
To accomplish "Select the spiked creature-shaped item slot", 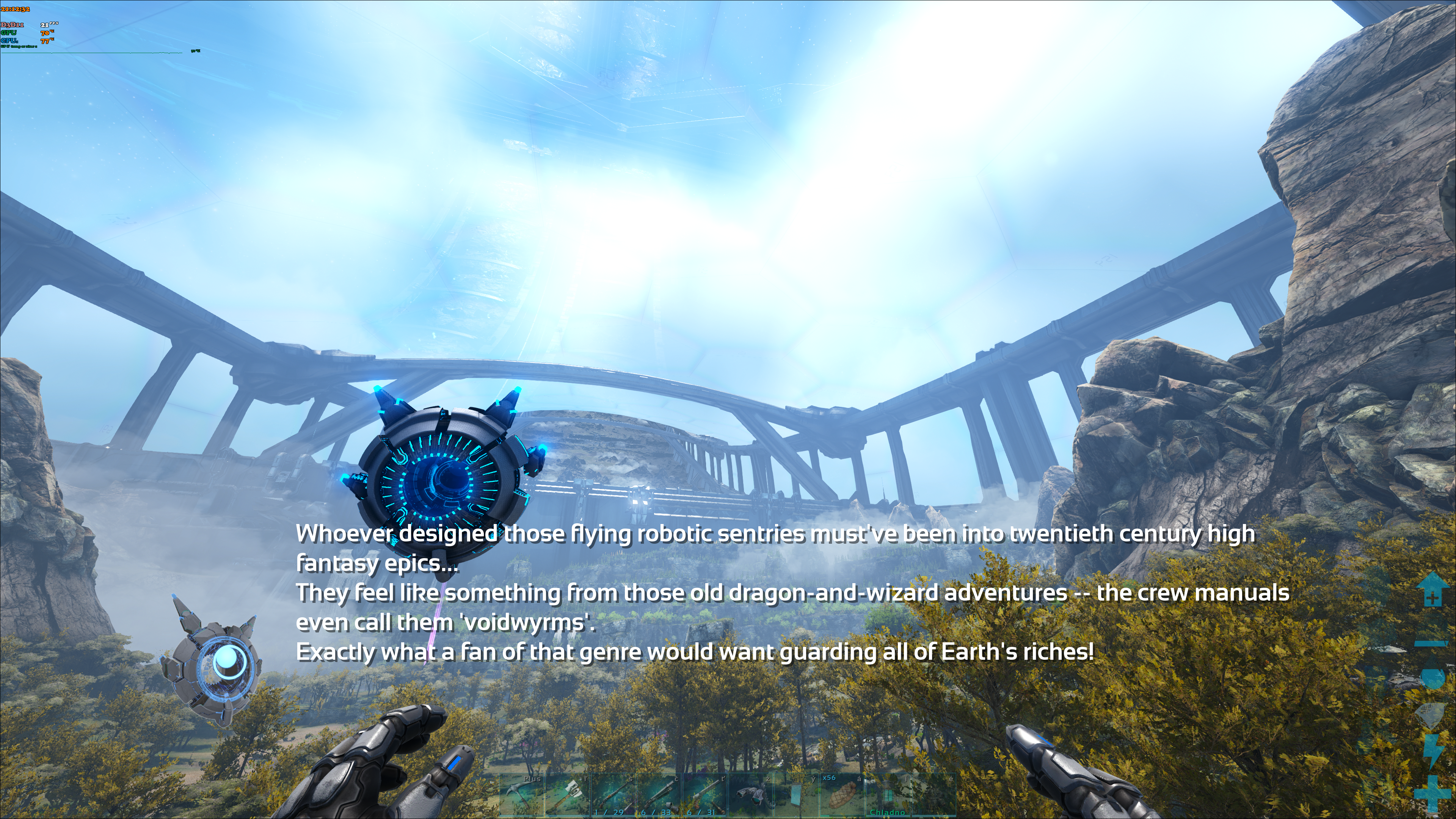I will [750, 795].
